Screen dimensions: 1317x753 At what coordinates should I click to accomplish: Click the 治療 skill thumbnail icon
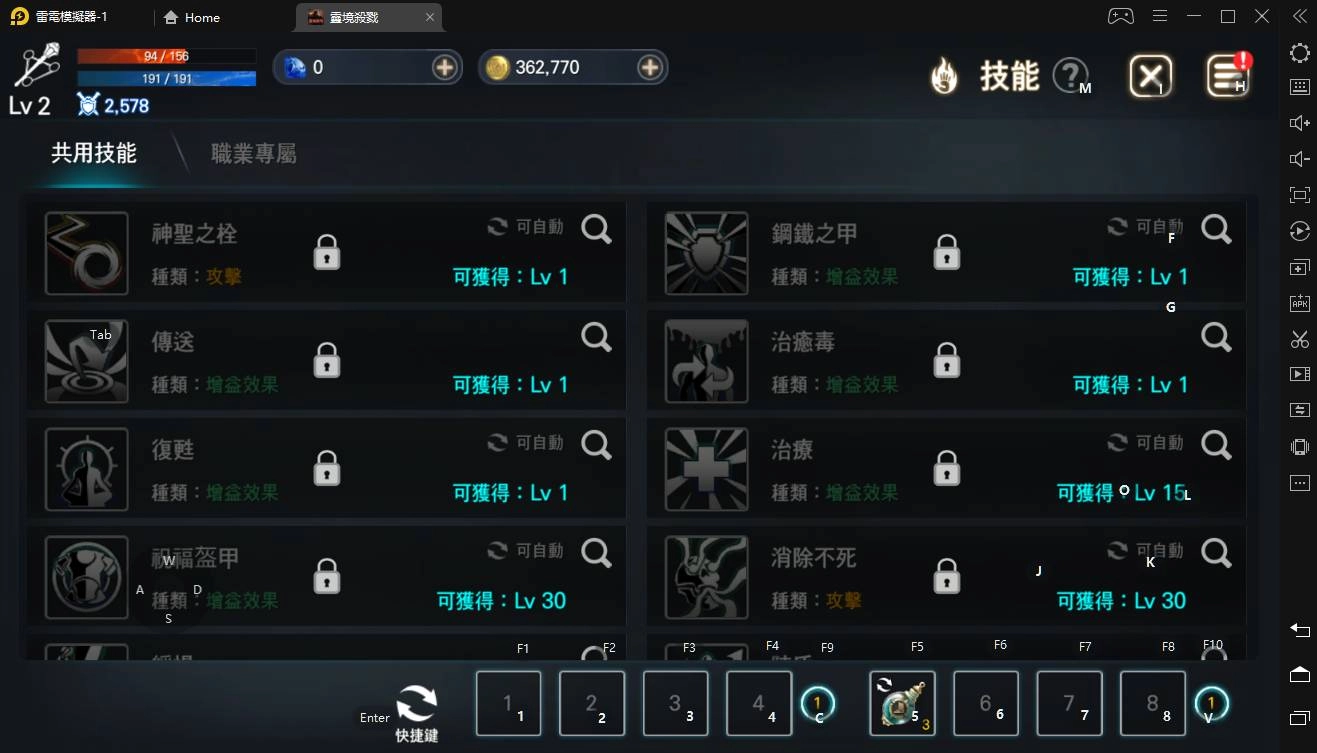tap(706, 469)
